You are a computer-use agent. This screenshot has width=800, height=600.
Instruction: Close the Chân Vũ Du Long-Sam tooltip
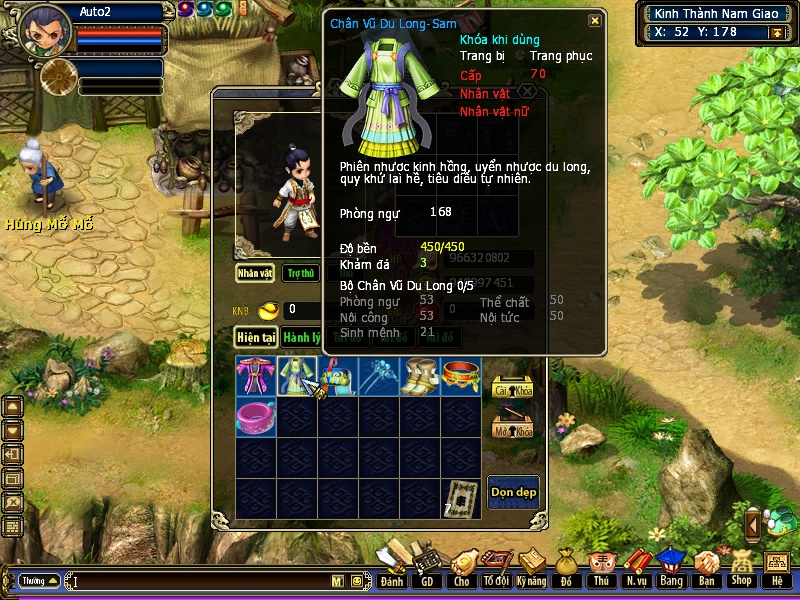595,21
